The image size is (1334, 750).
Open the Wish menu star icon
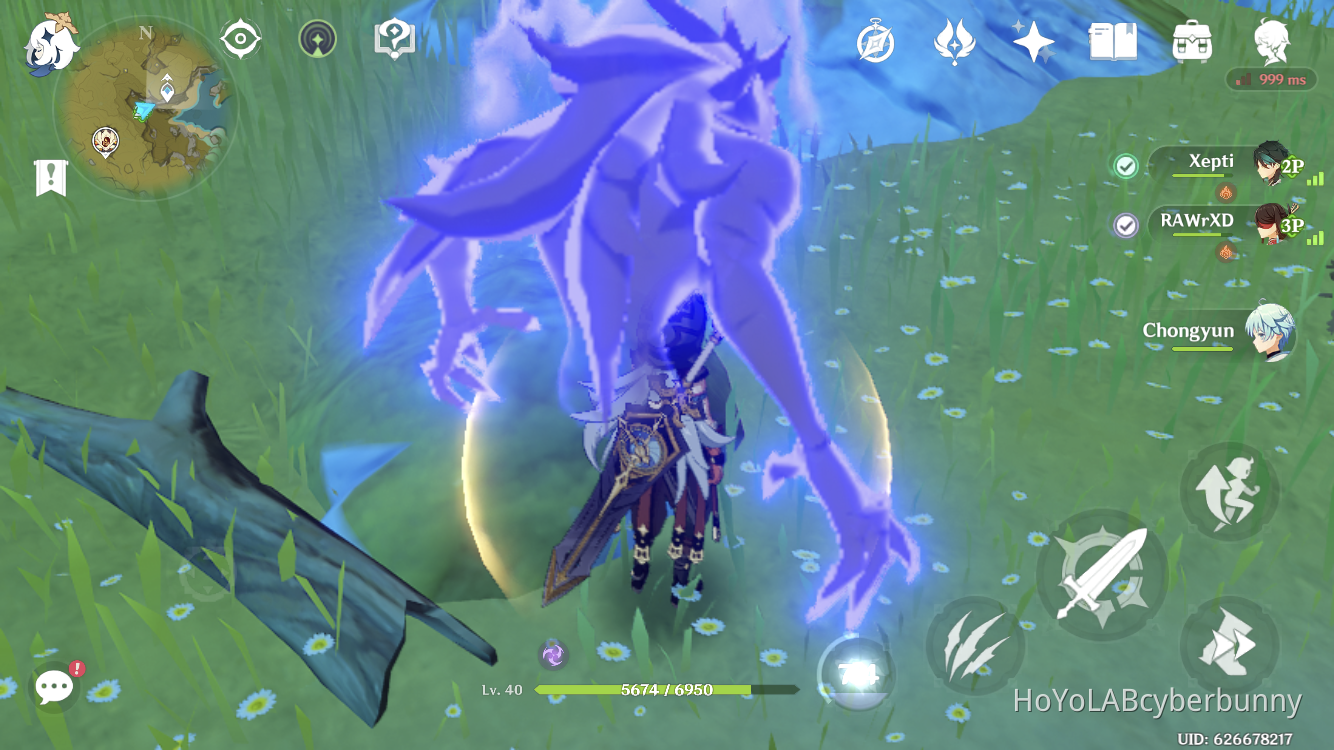(x=1032, y=40)
